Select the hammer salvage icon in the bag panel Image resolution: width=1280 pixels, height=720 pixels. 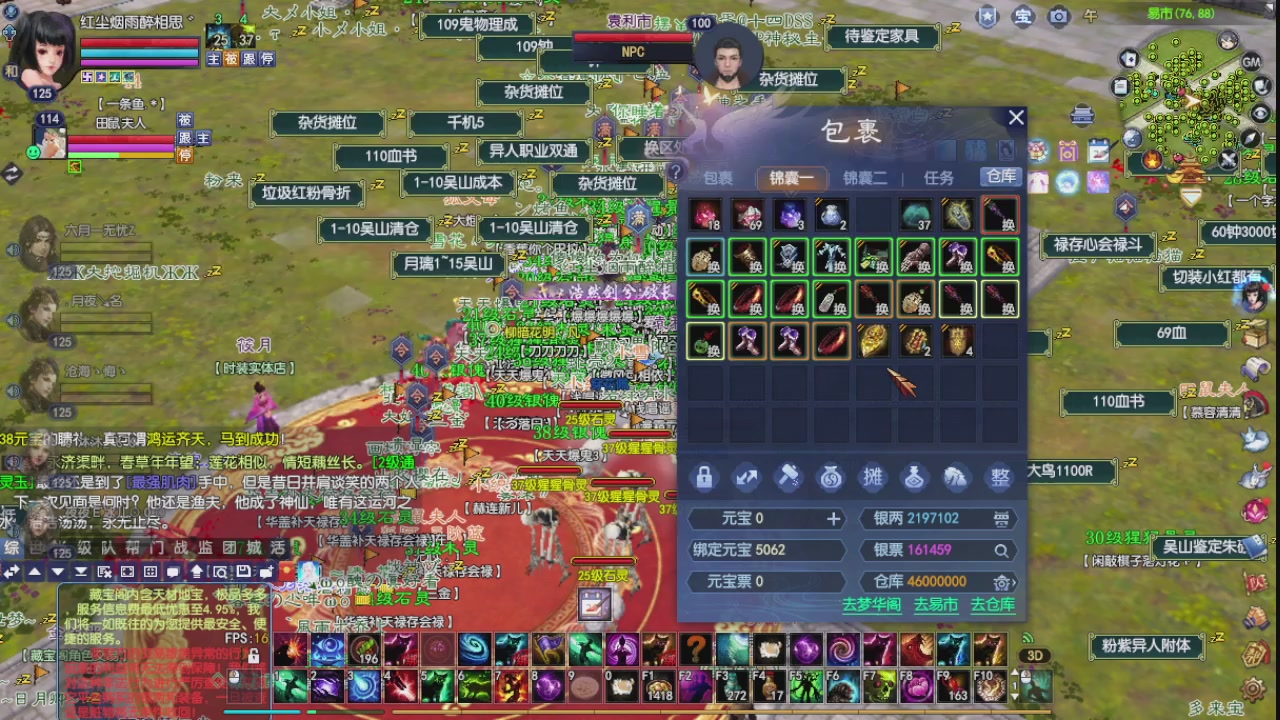tap(788, 477)
